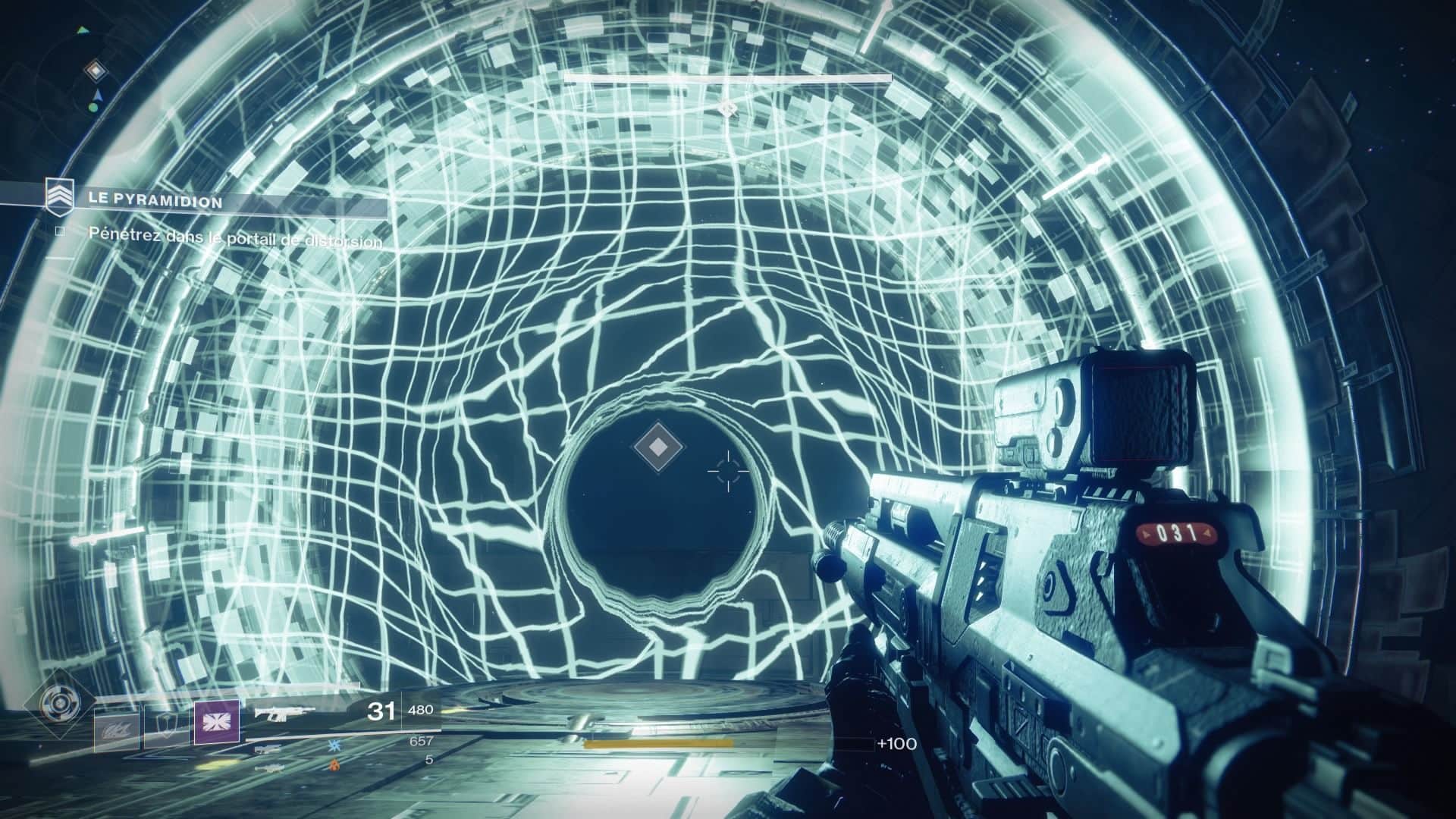Select the portal objective text line
The width and height of the screenshot is (1456, 819).
click(235, 237)
